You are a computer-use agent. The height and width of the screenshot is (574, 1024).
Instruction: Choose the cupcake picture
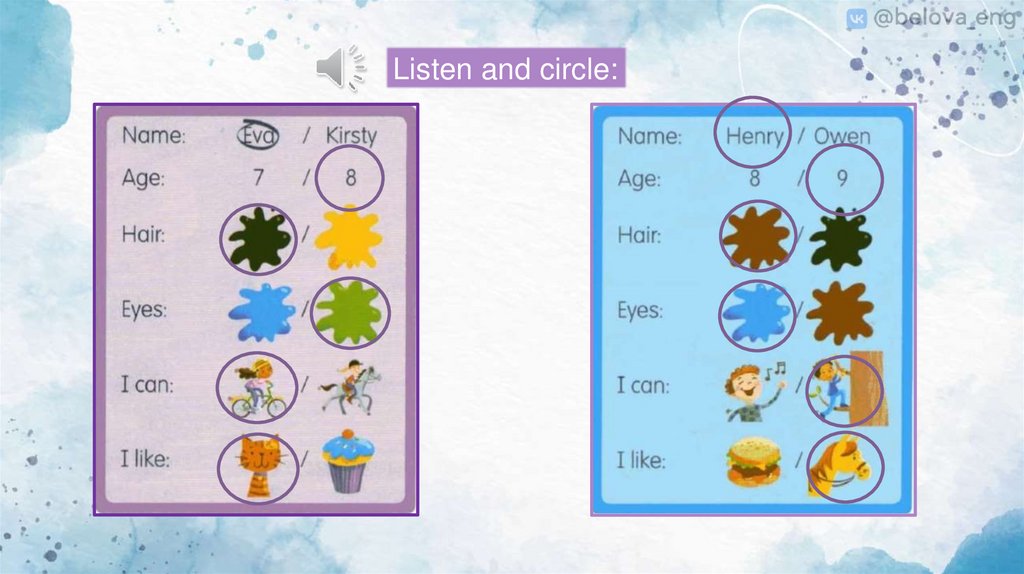point(348,462)
